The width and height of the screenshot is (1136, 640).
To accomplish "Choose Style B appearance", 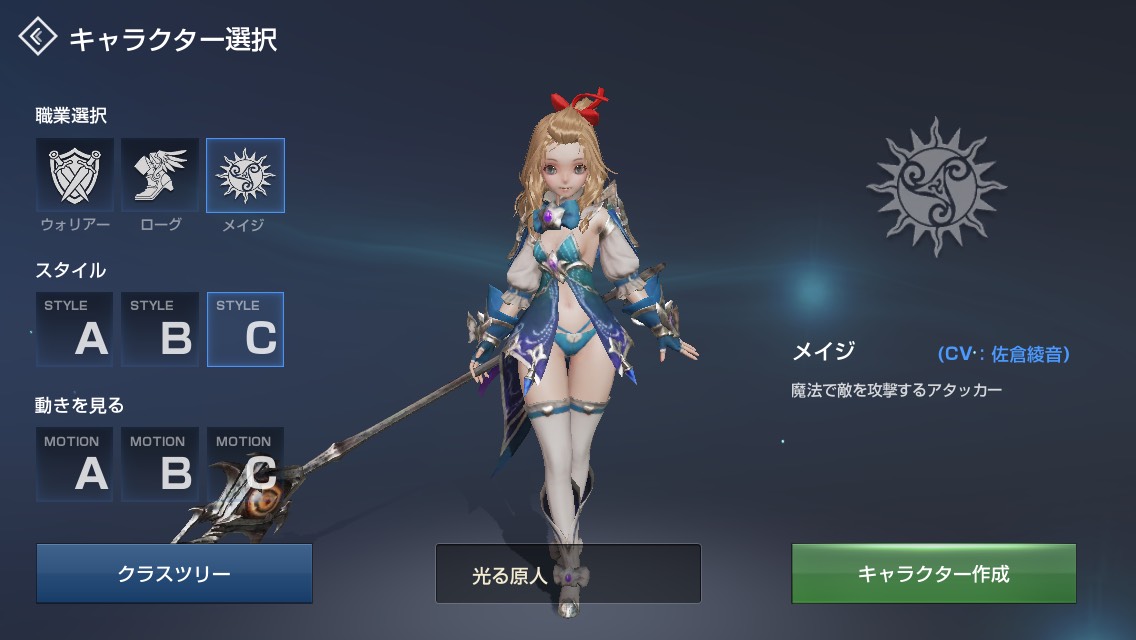I will coord(160,329).
